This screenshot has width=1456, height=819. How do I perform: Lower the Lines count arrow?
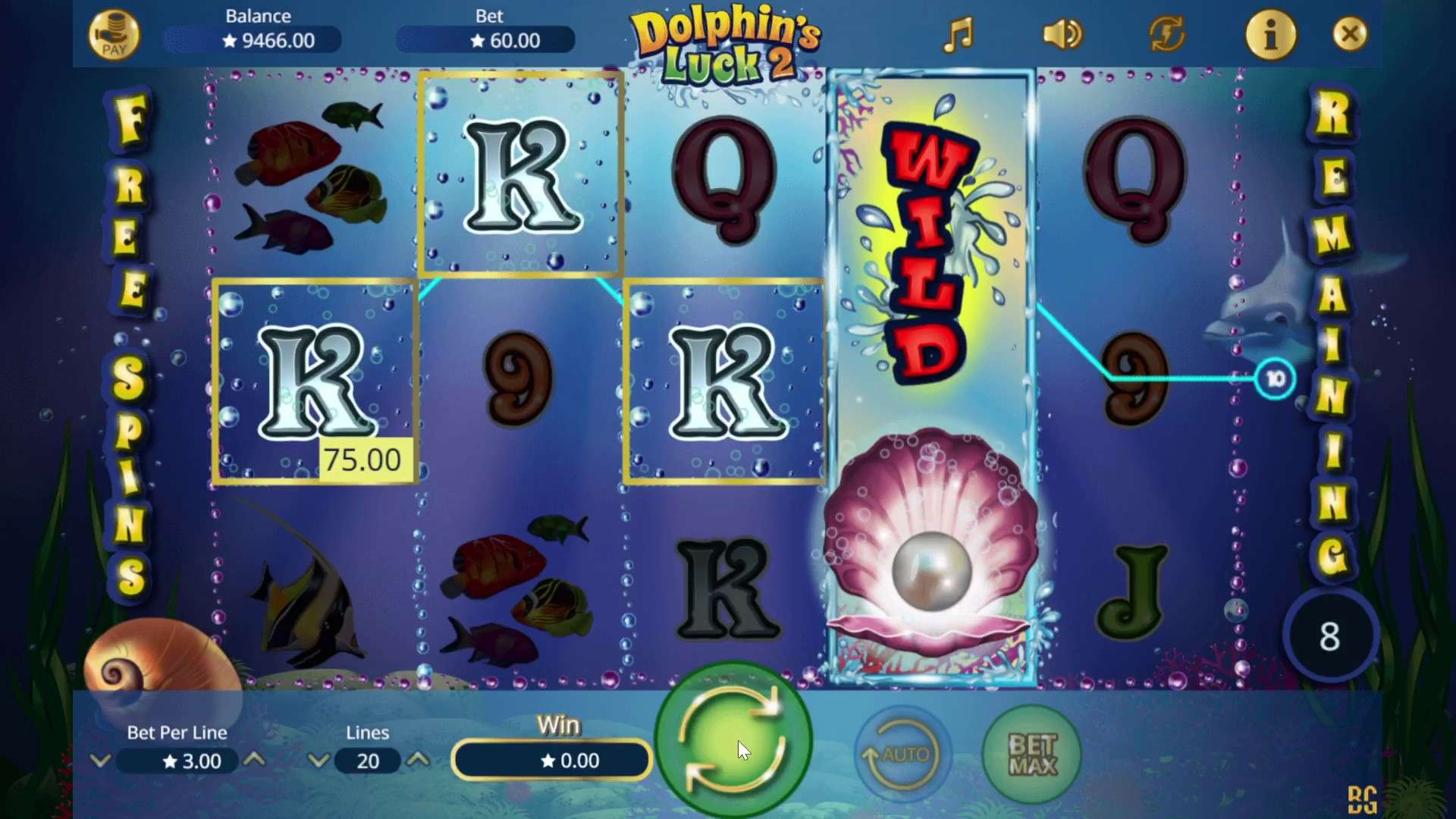318,760
